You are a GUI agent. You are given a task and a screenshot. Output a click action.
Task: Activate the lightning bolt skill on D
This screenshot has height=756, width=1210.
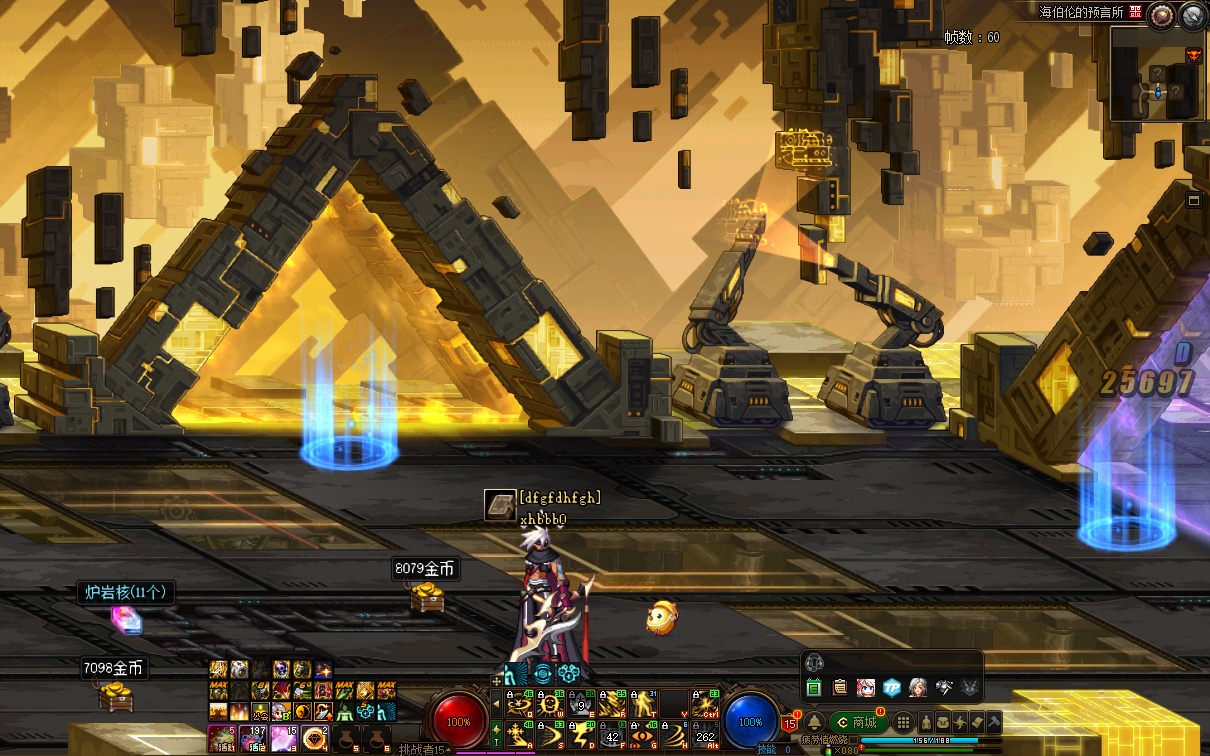tap(581, 736)
